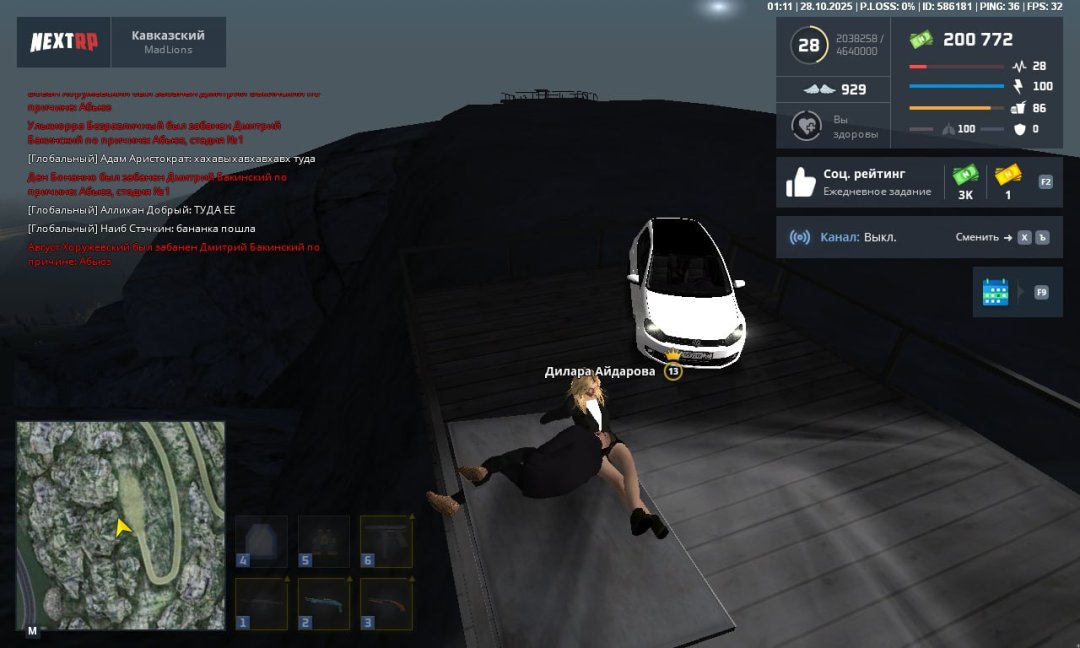
Task: Click the health status heart icon
Action: click(806, 126)
